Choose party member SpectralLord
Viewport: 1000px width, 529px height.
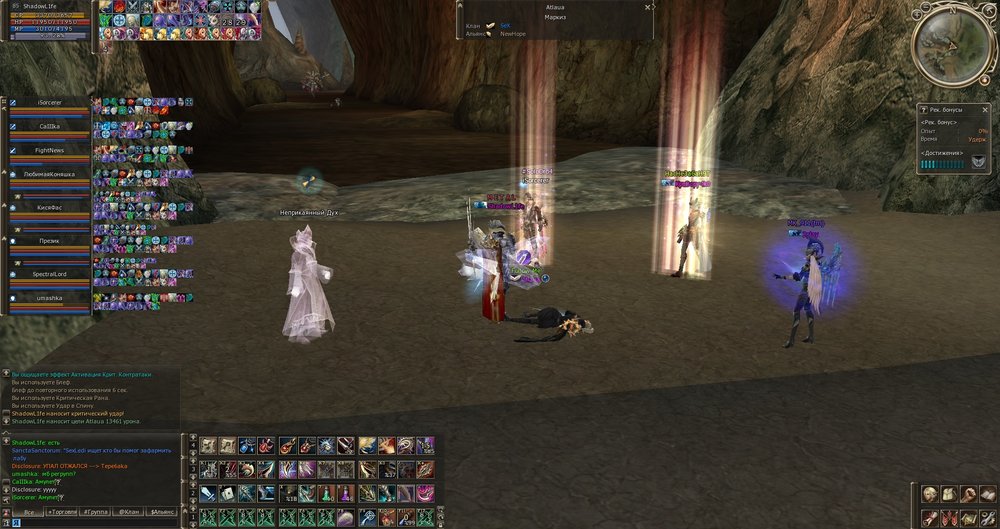point(49,274)
